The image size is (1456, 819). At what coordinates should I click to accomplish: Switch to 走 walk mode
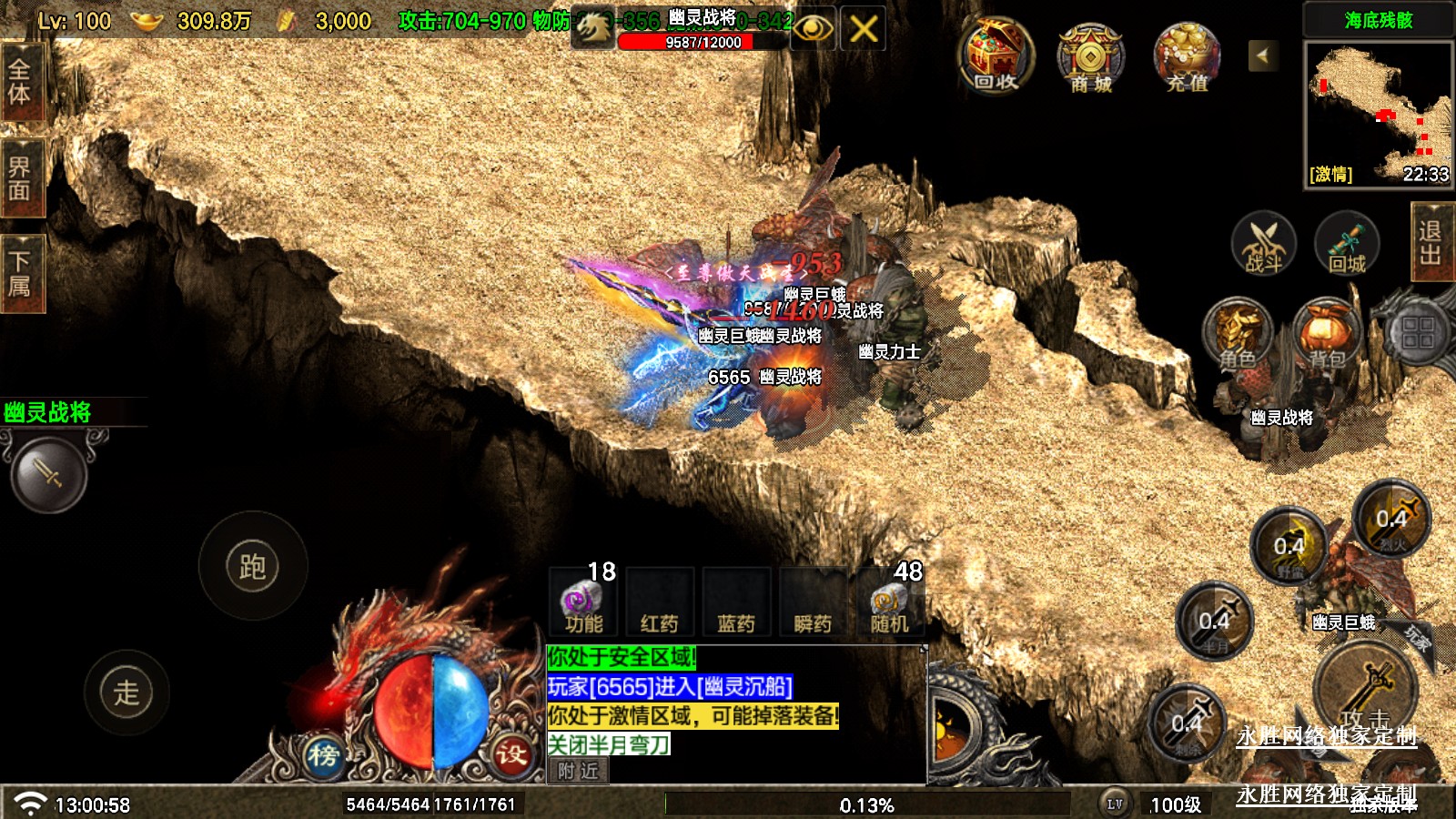pyautogui.click(x=126, y=693)
